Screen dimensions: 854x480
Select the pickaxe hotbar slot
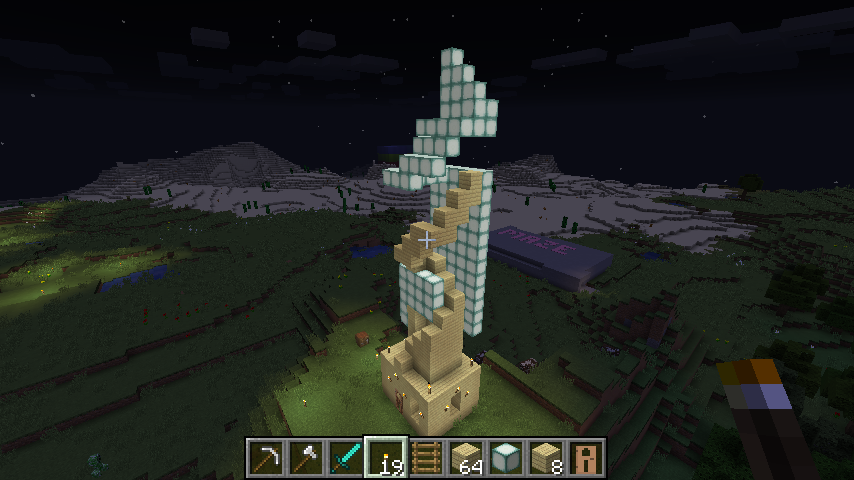click(266, 457)
